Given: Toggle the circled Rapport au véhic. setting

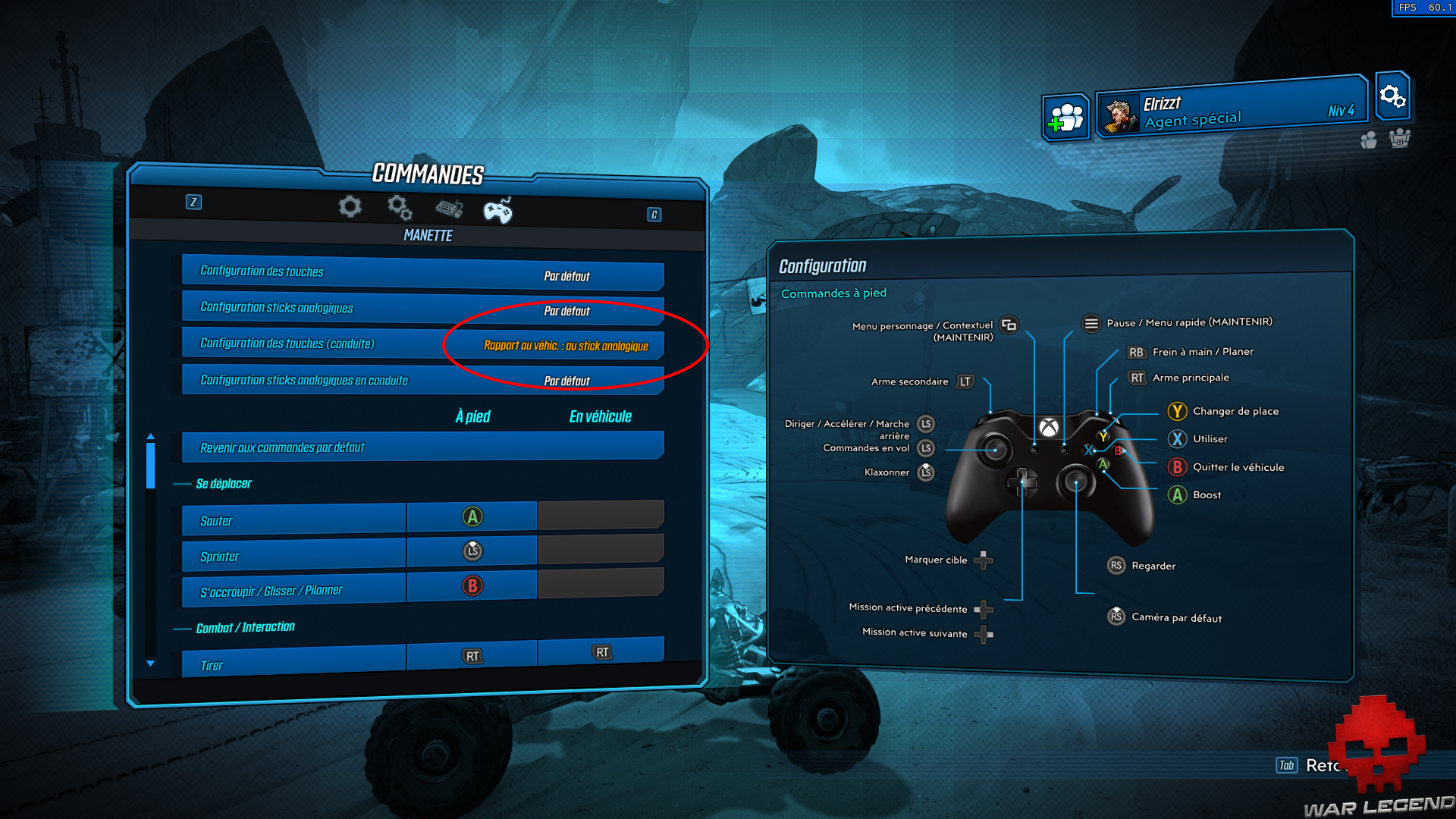Looking at the screenshot, I should (566, 346).
